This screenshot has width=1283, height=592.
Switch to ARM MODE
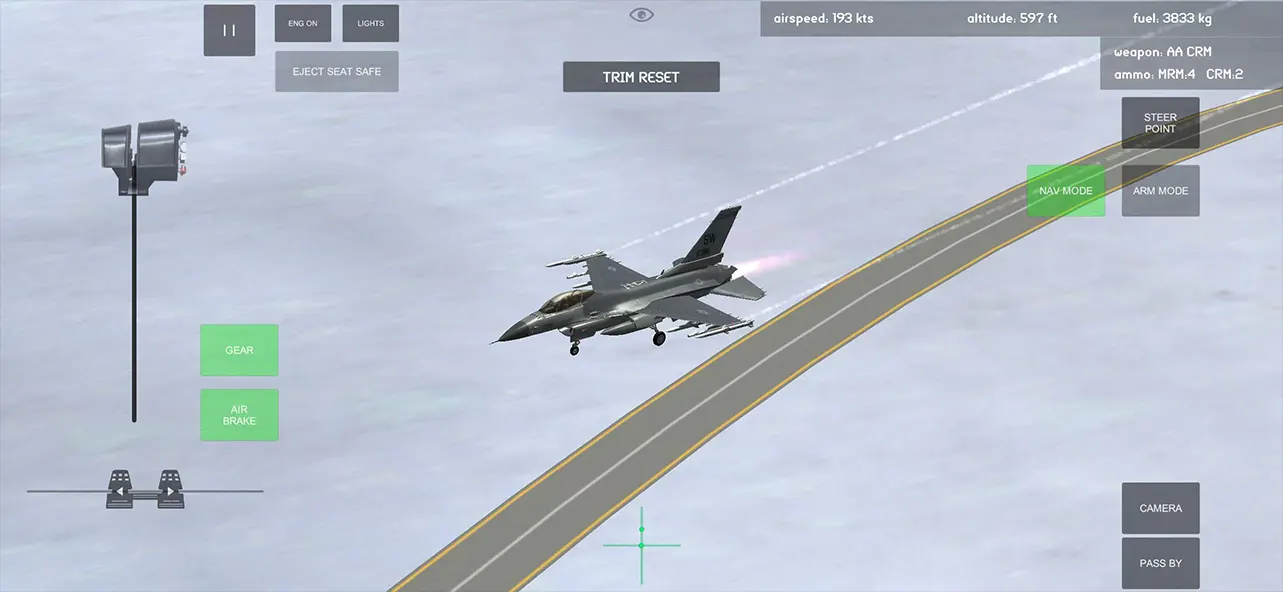pos(1160,191)
